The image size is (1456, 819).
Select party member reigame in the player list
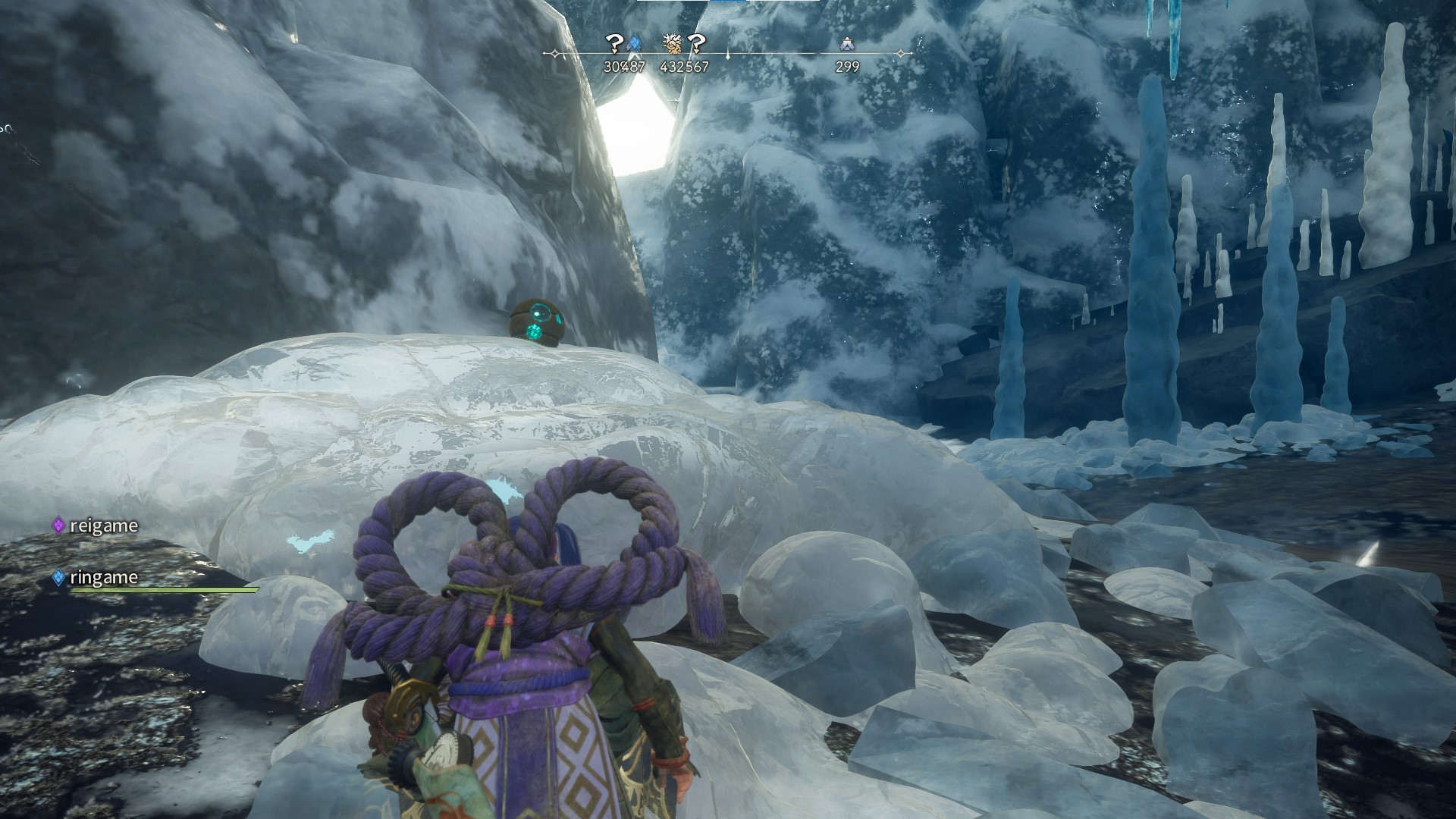coord(102,526)
